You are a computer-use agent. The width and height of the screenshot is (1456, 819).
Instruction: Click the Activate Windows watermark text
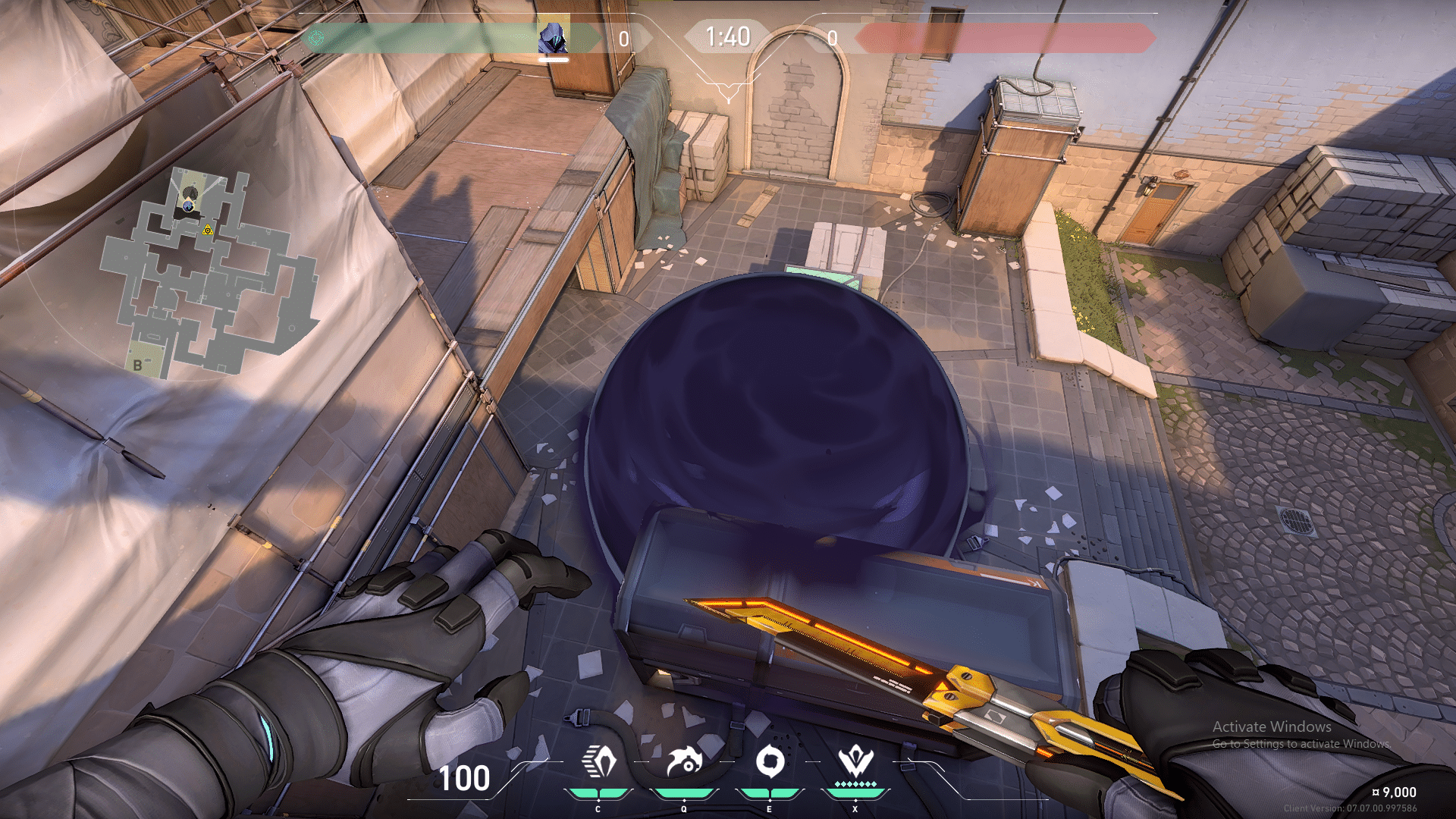pos(1272,726)
